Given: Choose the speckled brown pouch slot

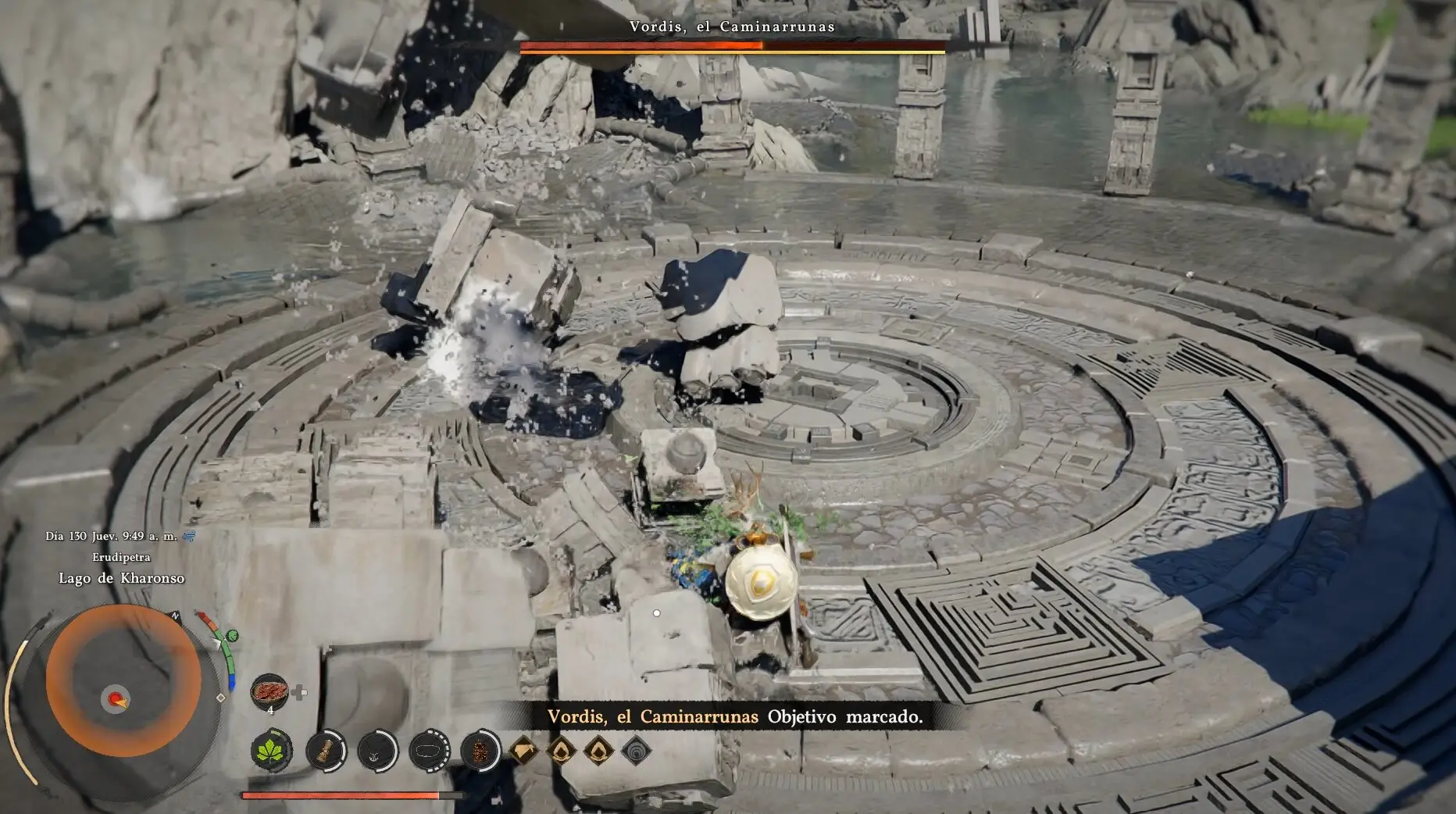Looking at the screenshot, I should click(480, 751).
